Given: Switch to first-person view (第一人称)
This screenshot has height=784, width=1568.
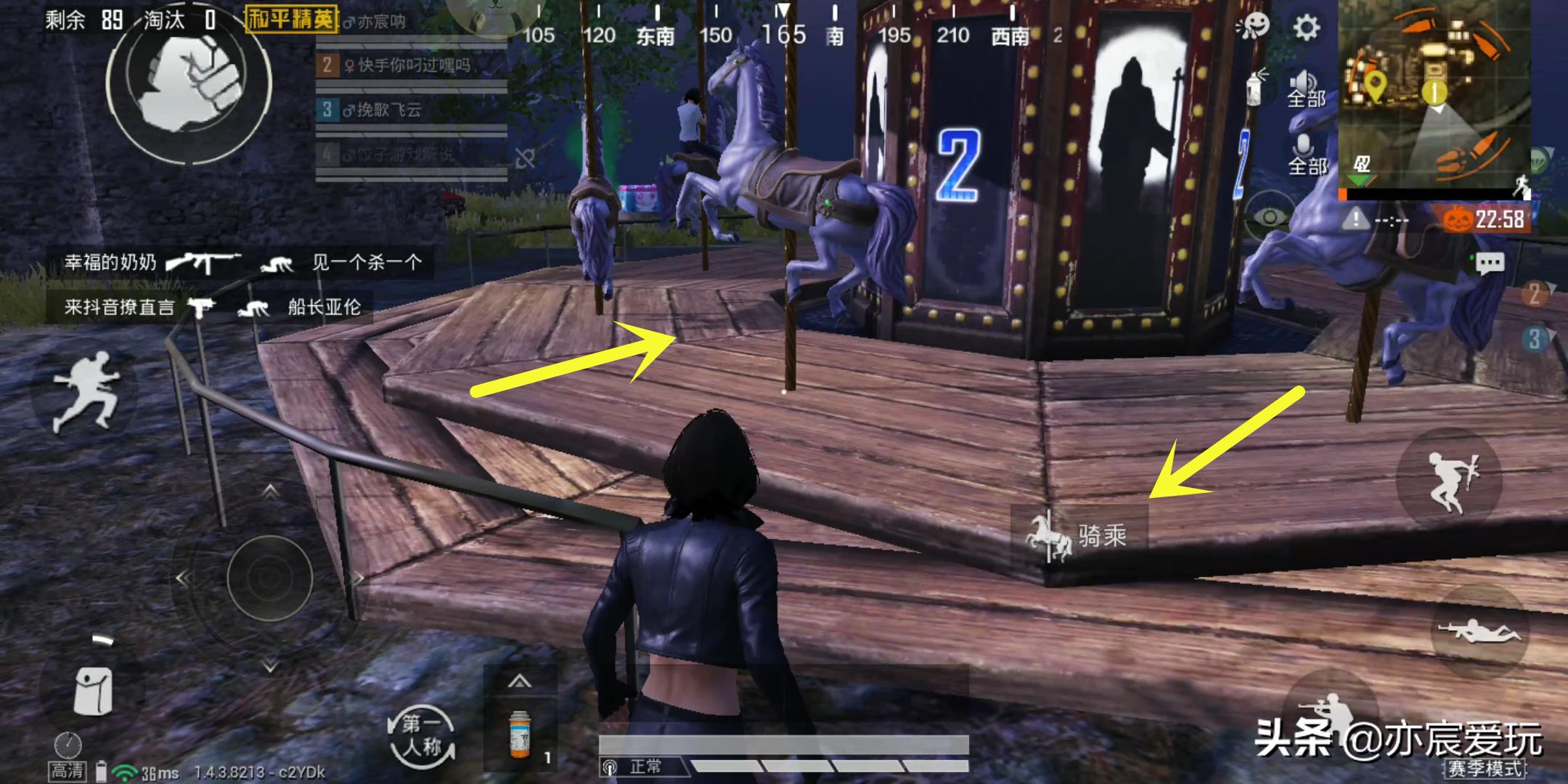Looking at the screenshot, I should point(422,735).
